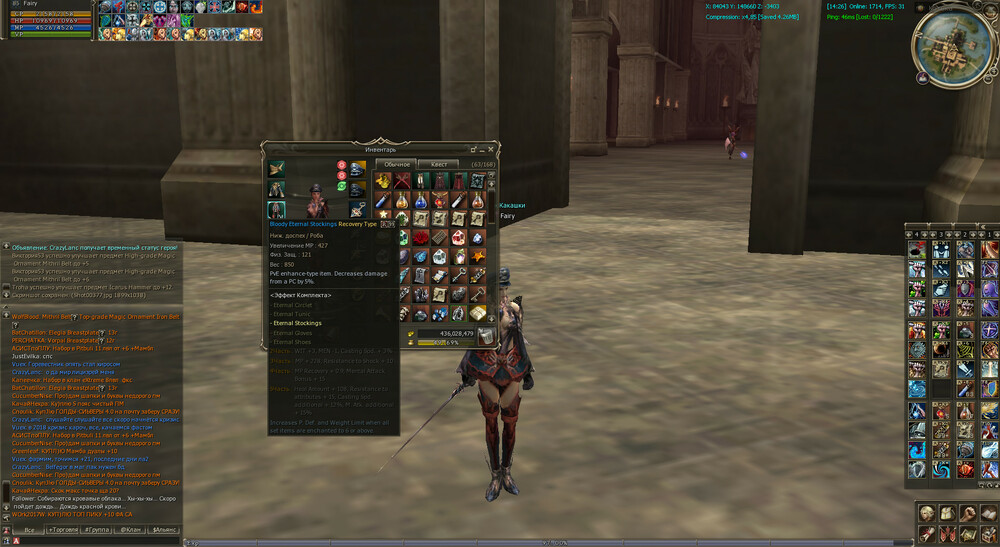Screen dimensions: 1000x547
Task: Switch chat to the #Группа tab
Action: [x=96, y=529]
